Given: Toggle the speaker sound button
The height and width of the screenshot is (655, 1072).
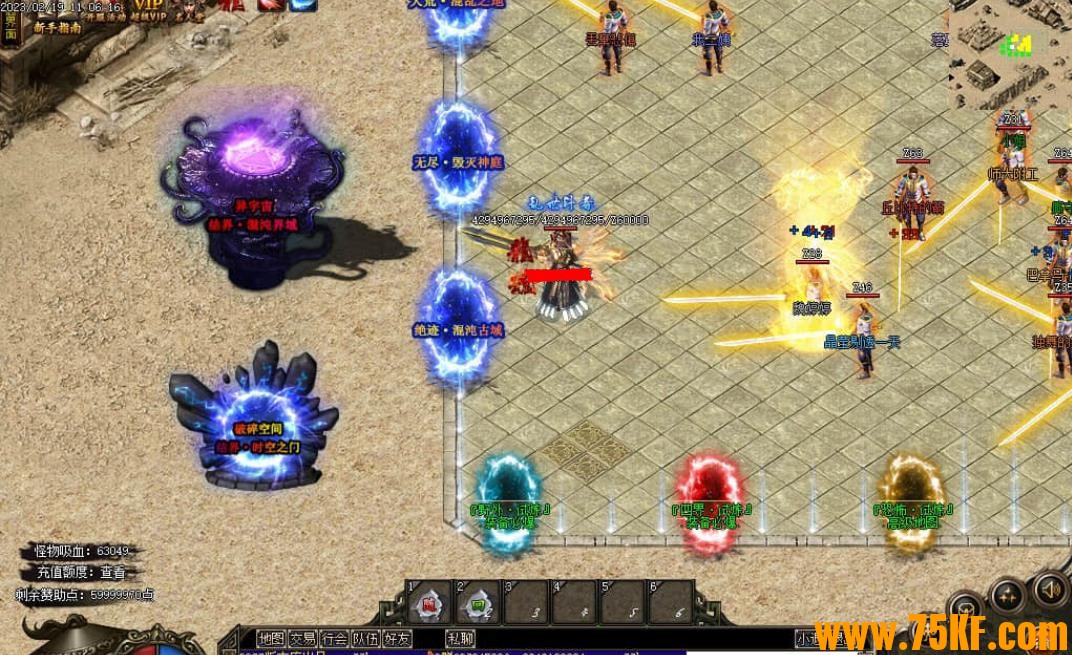Looking at the screenshot, I should point(1050,589).
